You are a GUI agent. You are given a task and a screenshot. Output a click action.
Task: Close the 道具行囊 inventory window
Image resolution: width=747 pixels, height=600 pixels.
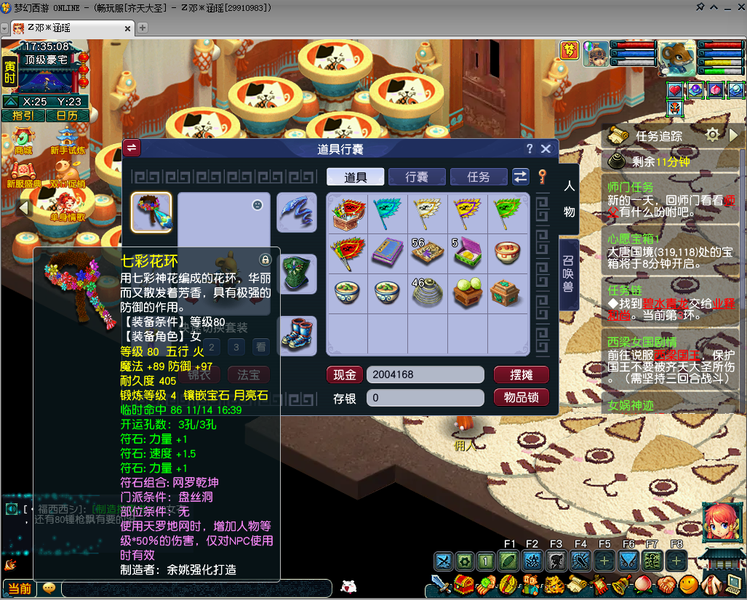546,149
